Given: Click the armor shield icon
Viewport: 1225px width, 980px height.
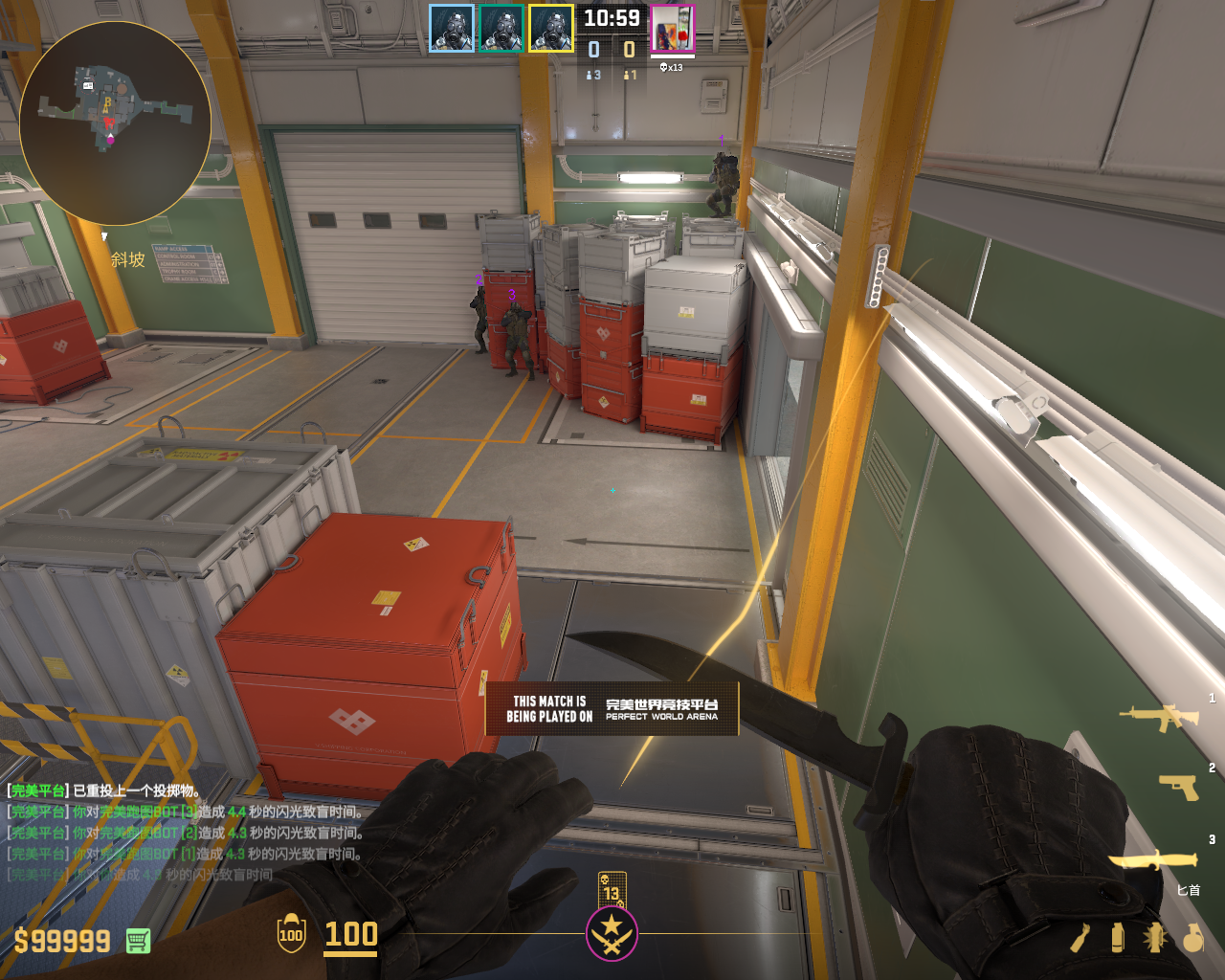Looking at the screenshot, I should click(291, 934).
